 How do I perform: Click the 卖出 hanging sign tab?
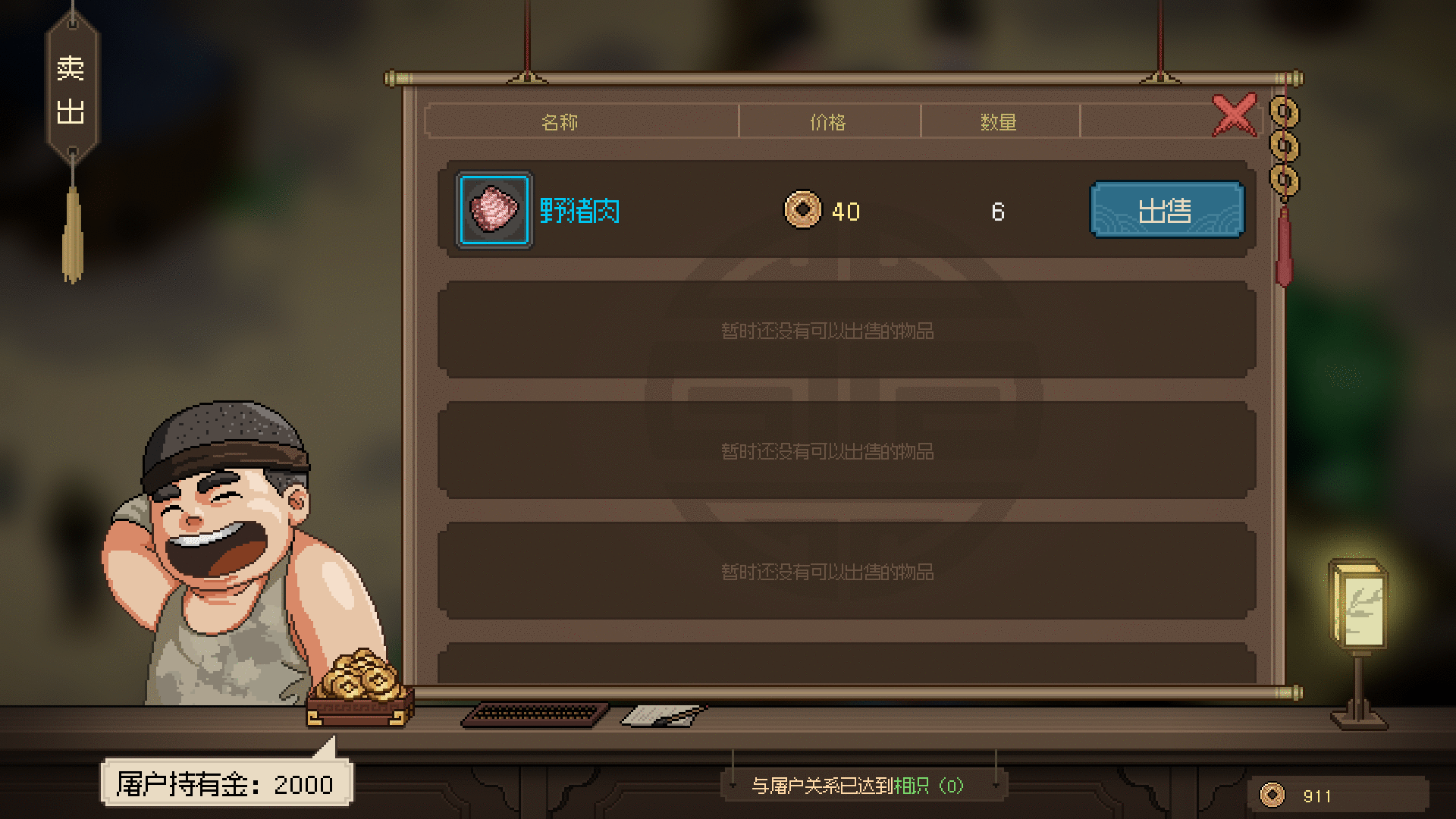click(x=71, y=91)
